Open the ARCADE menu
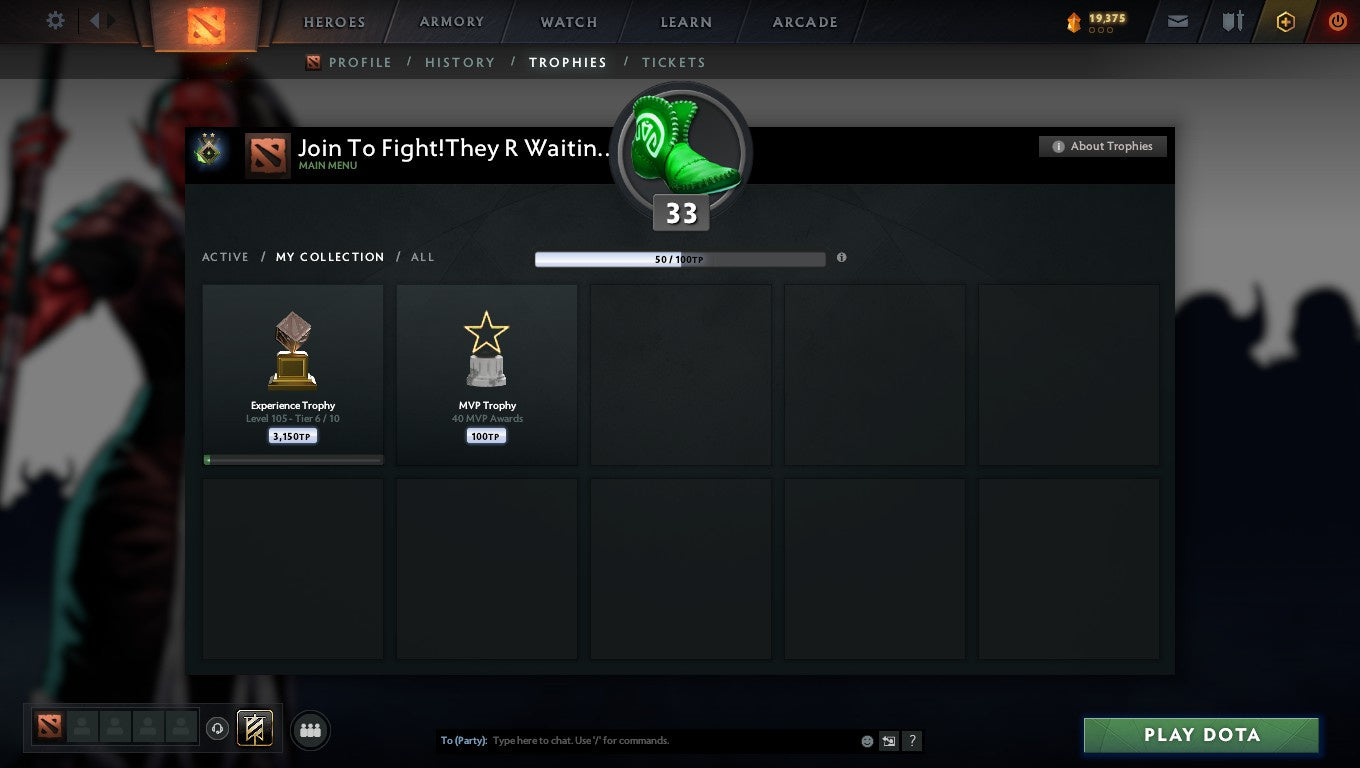The image size is (1360, 768). click(803, 21)
